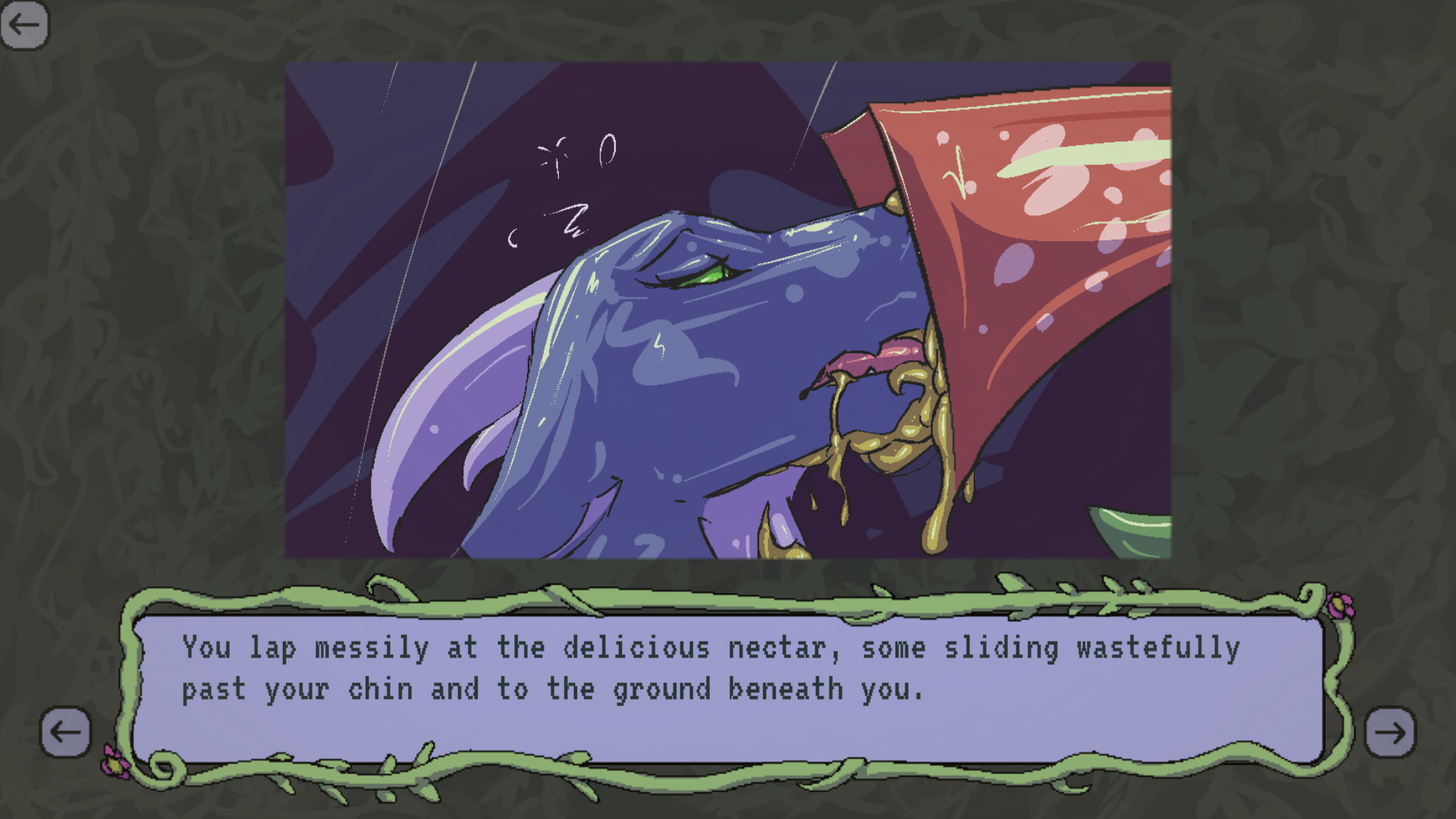This screenshot has height=819, width=1456.
Task: Click the circular return button top-left
Action: 25,25
